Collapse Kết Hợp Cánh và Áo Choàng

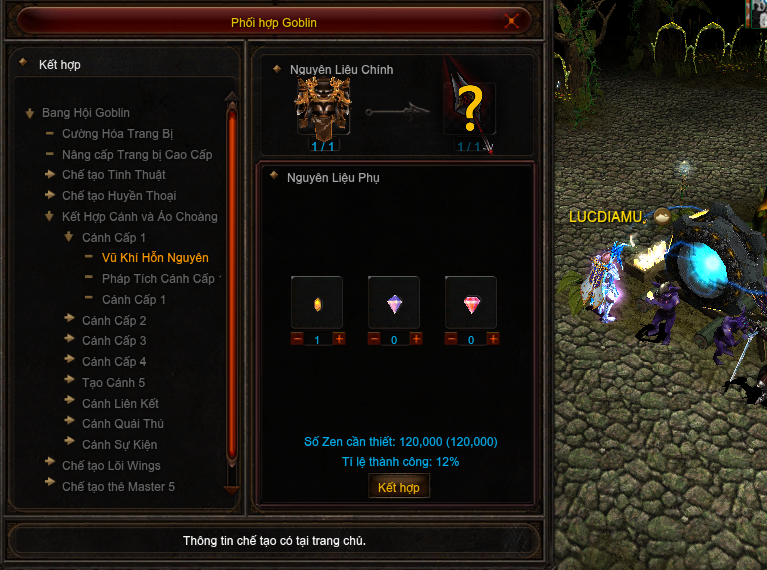point(139,217)
